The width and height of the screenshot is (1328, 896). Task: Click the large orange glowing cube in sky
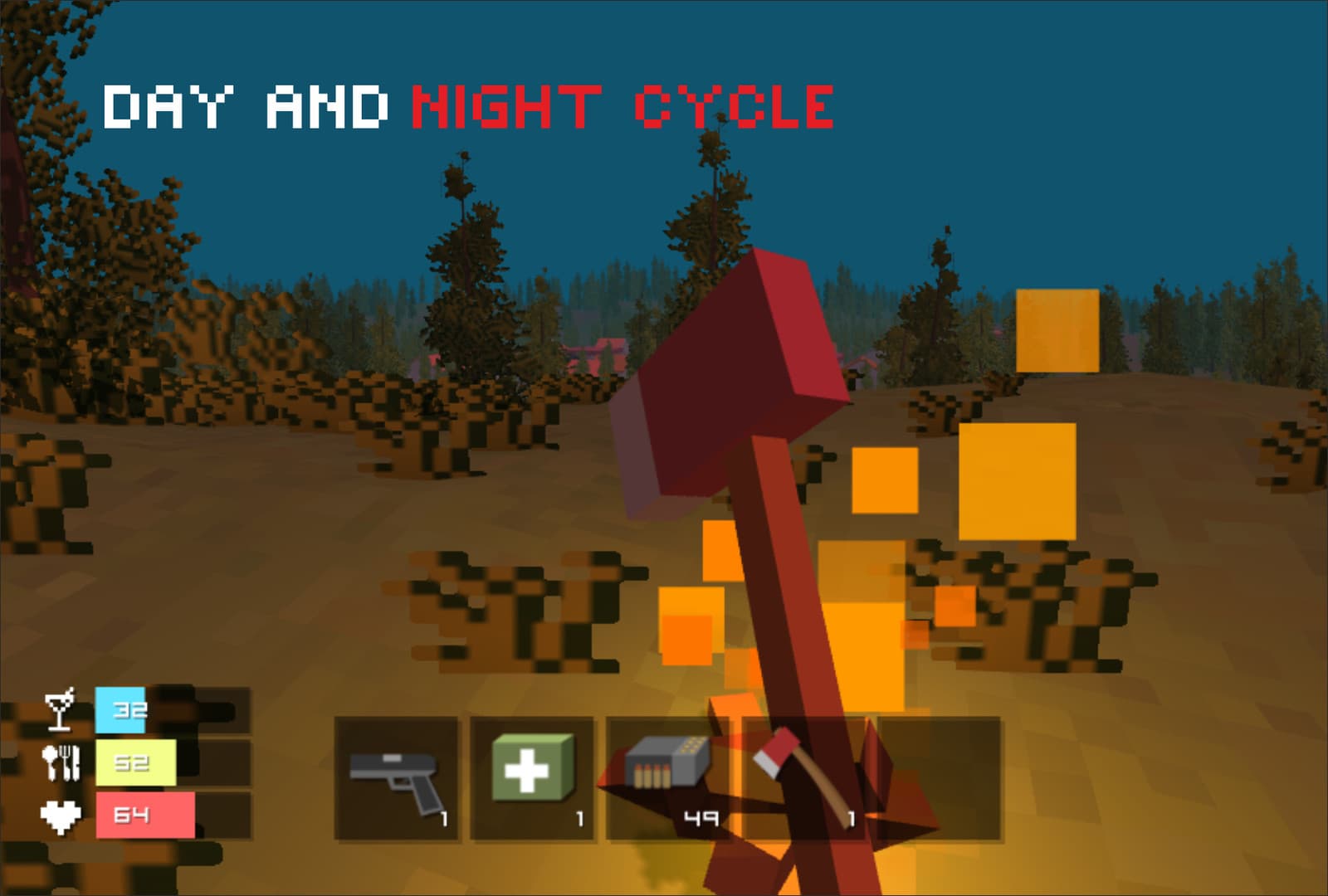tap(1058, 332)
